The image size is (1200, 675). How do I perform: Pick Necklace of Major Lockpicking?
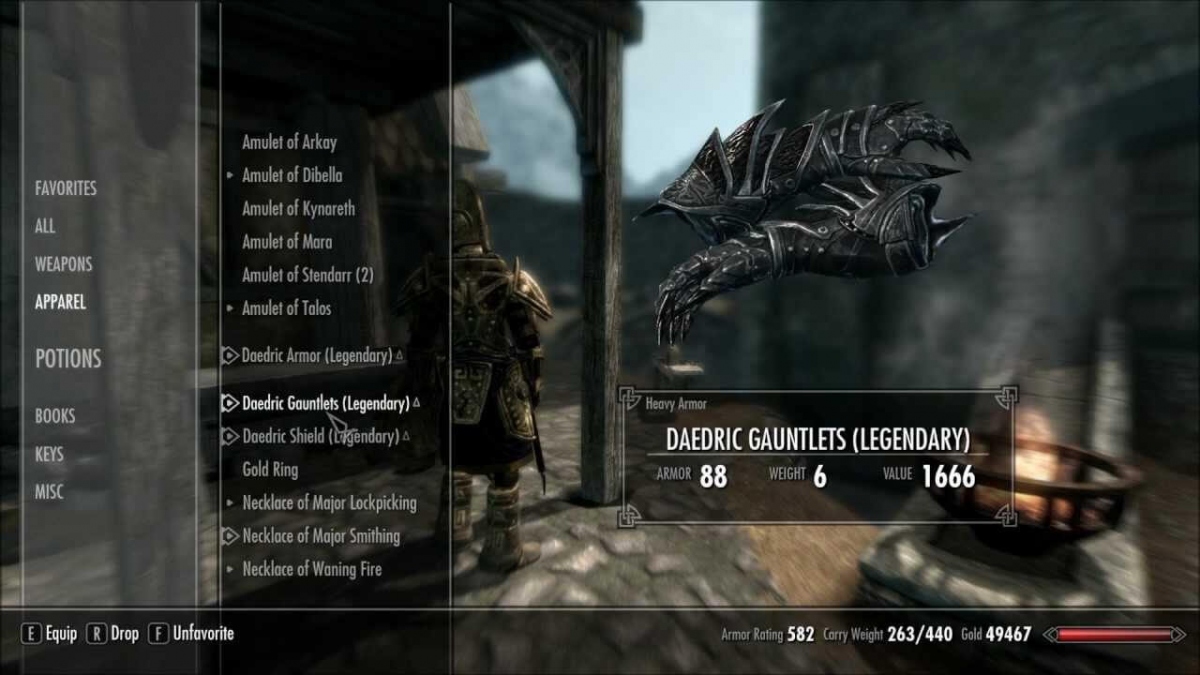click(x=329, y=503)
